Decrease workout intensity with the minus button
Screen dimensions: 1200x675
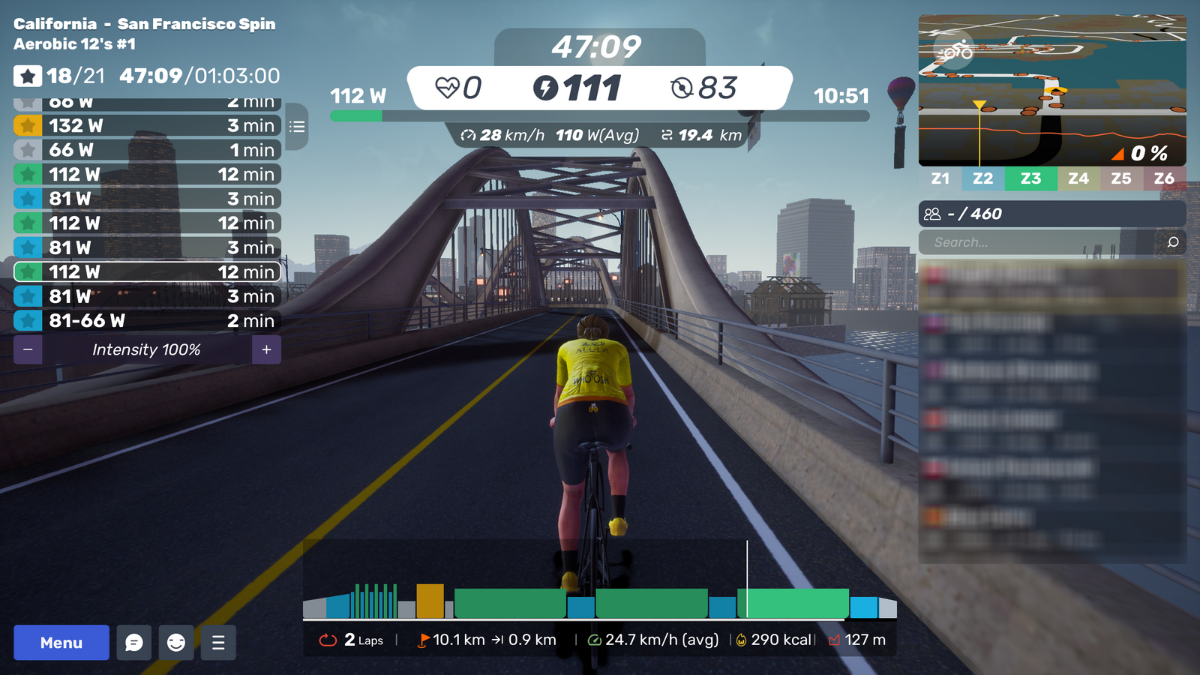pos(27,350)
